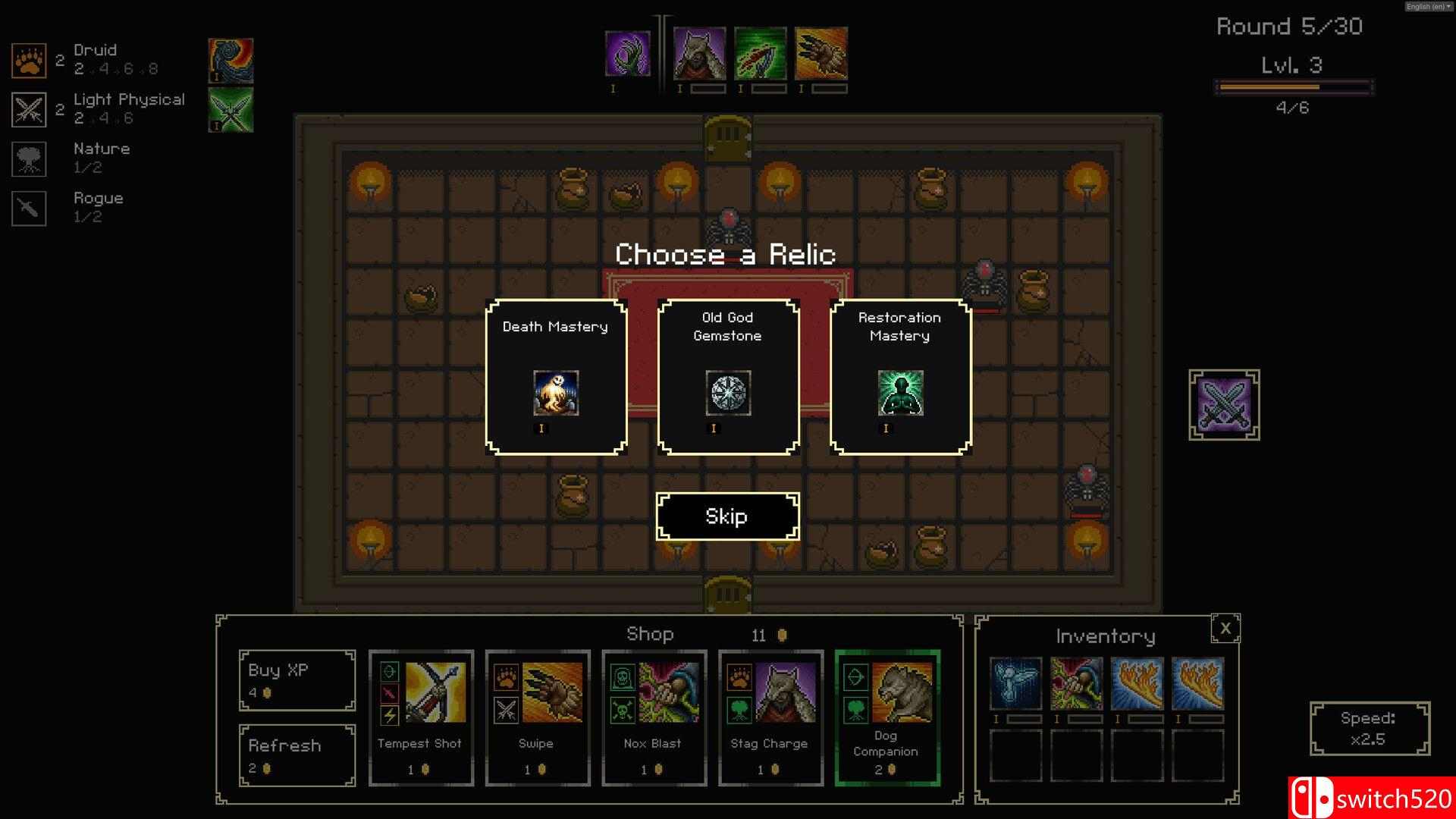1456x819 pixels.
Task: Open the English language dropdown
Action: coord(1428,6)
